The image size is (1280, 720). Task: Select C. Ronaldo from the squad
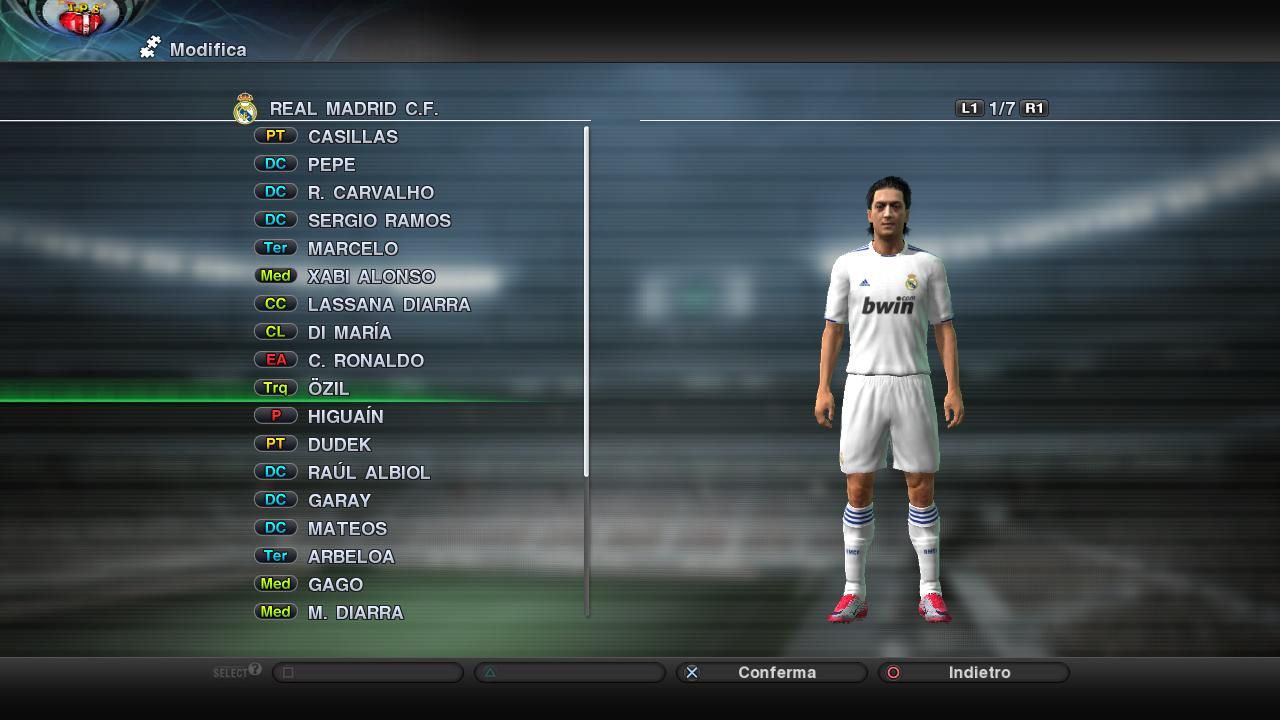tap(365, 361)
